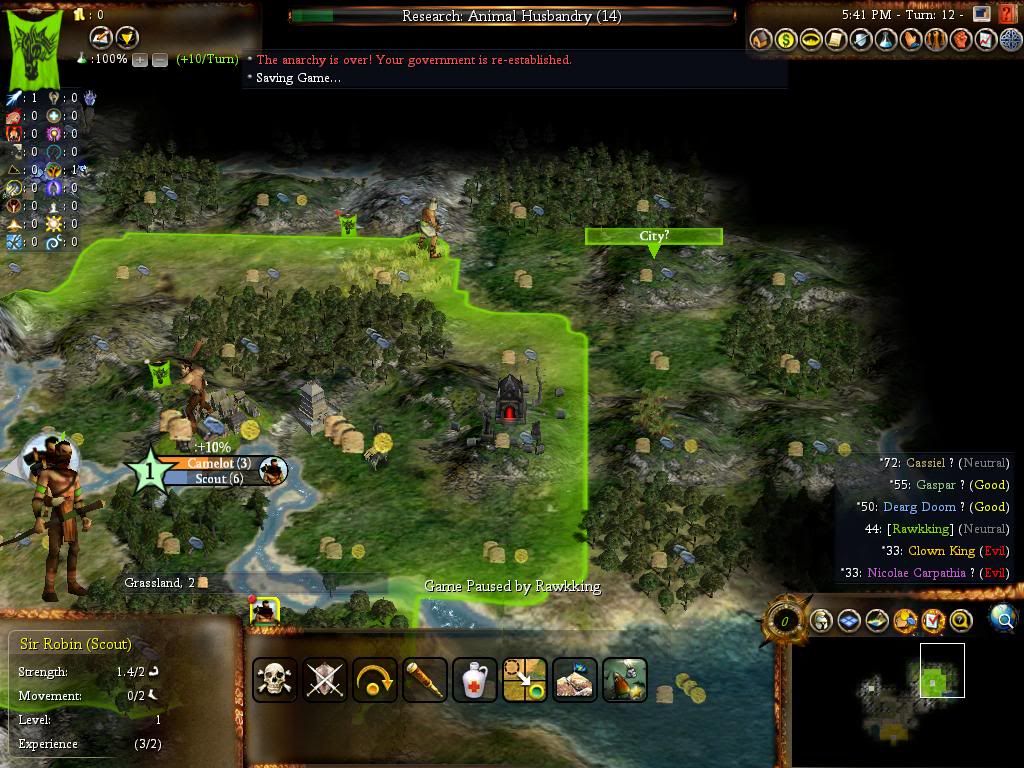
Task: Open the financial advisor dollar icon
Action: pos(786,40)
